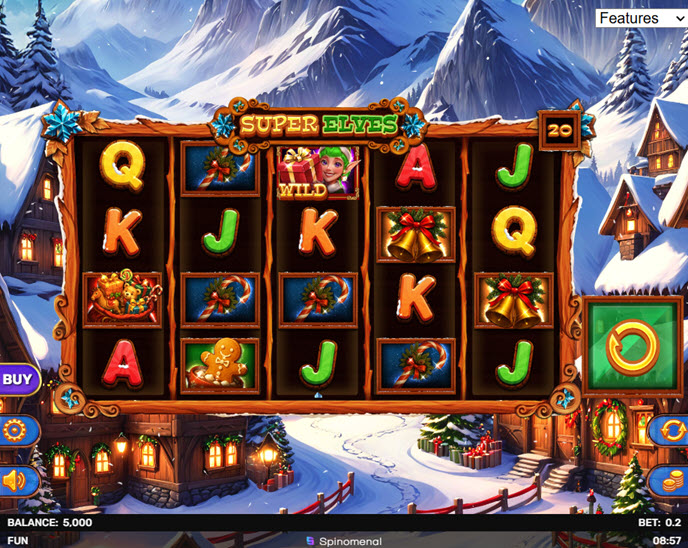Expand the Features dropdown
Viewport: 688px width, 548px height.
641,18
